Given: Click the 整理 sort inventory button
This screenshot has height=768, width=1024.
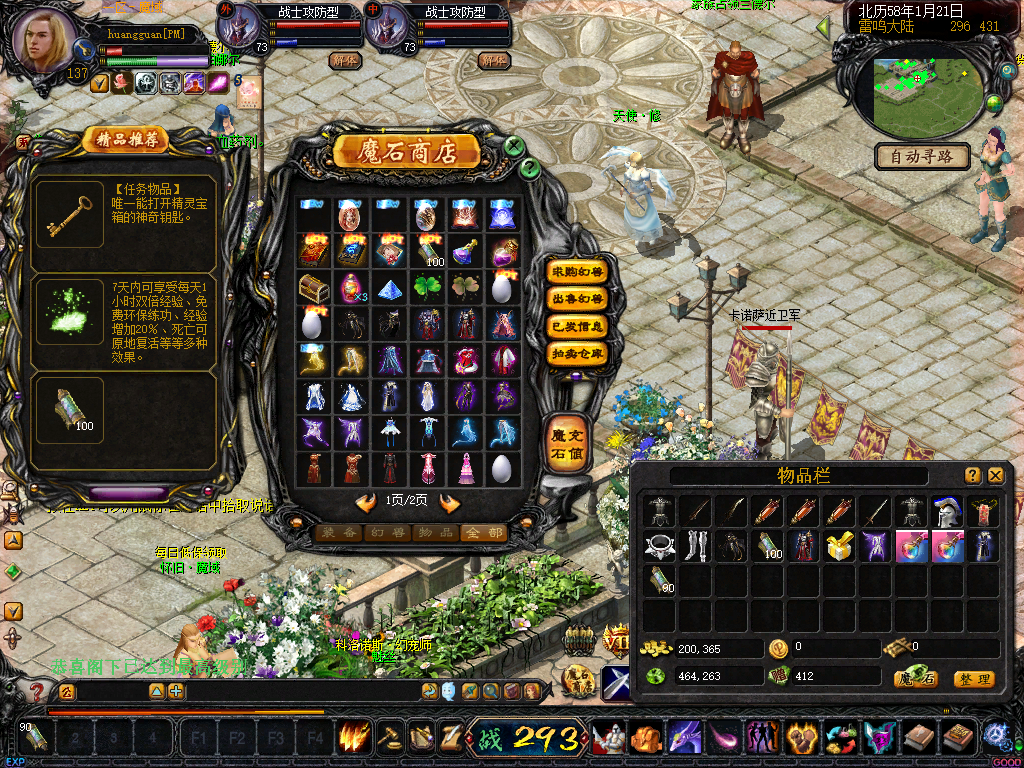Looking at the screenshot, I should (x=973, y=679).
